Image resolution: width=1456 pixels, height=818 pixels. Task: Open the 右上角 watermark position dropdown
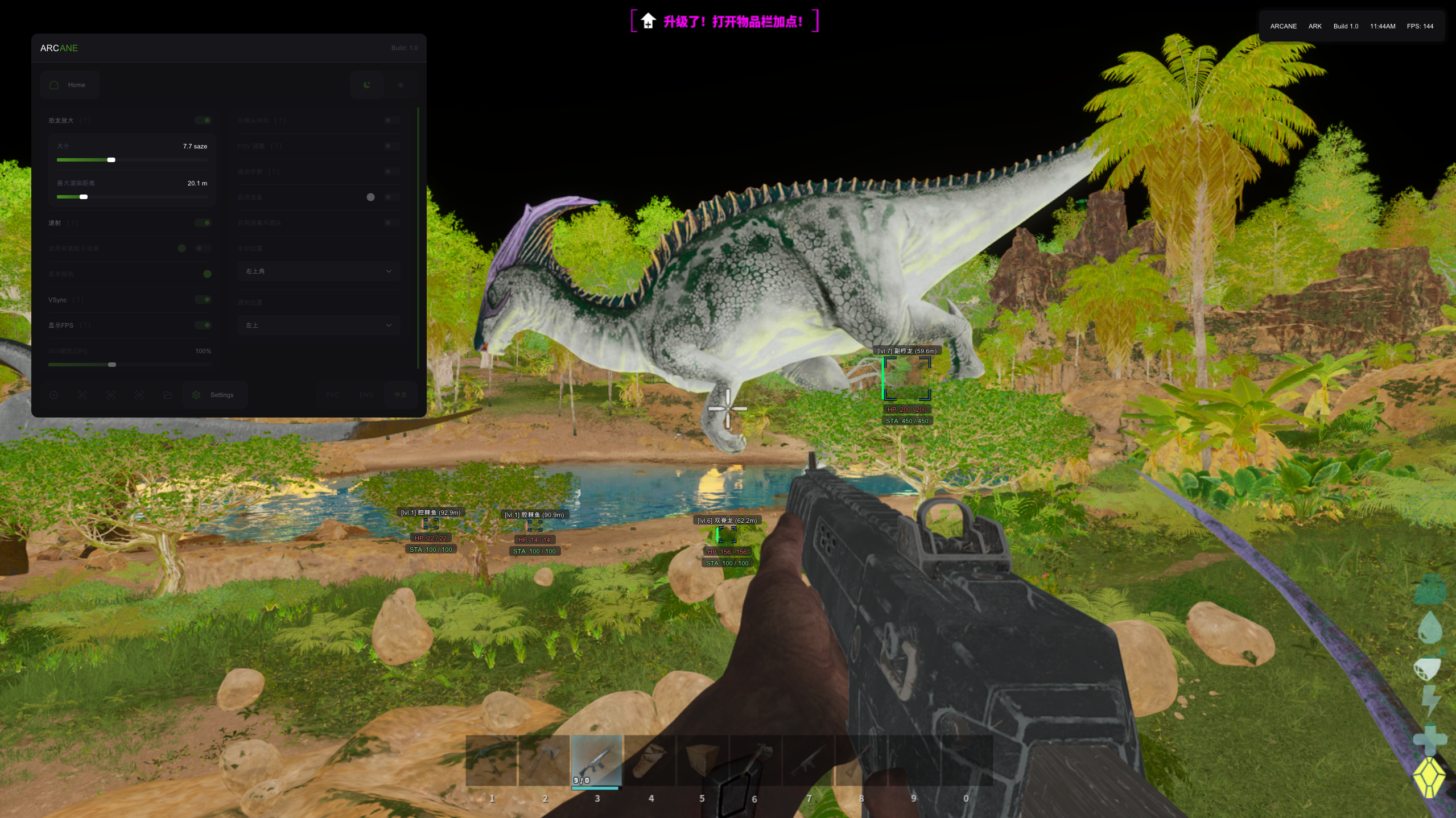[319, 271]
